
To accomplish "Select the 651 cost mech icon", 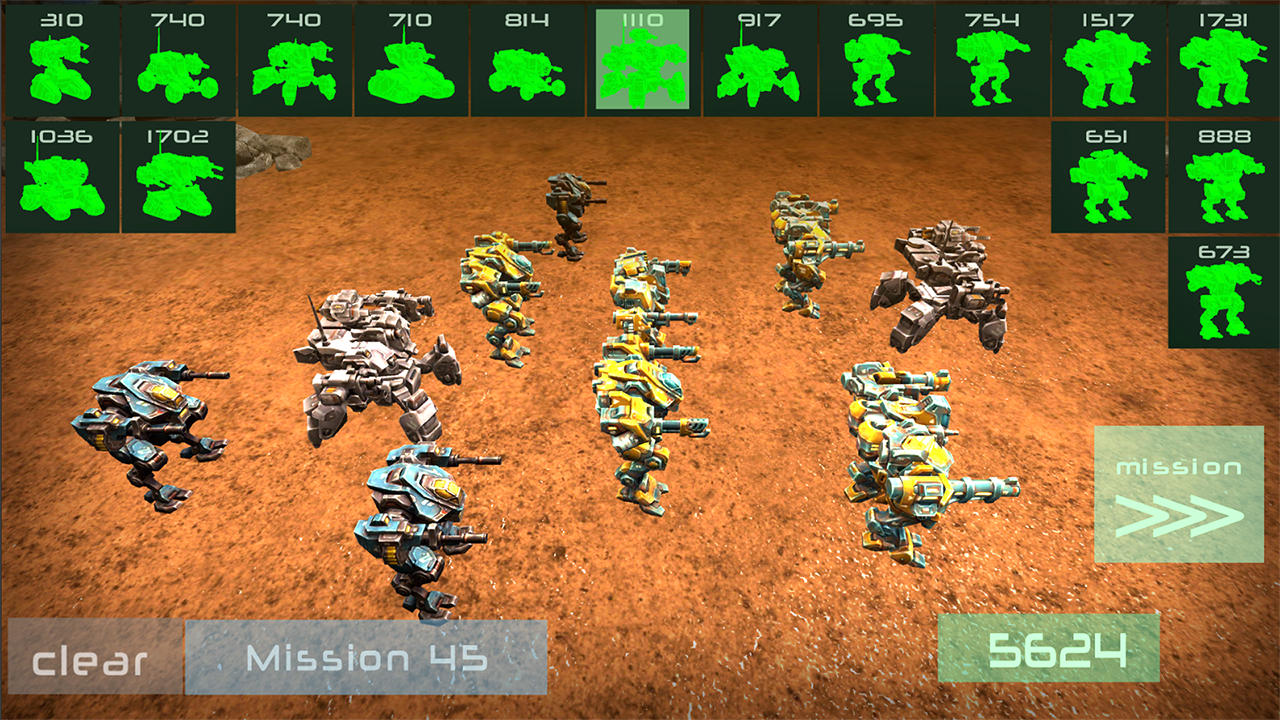I will [1110, 175].
